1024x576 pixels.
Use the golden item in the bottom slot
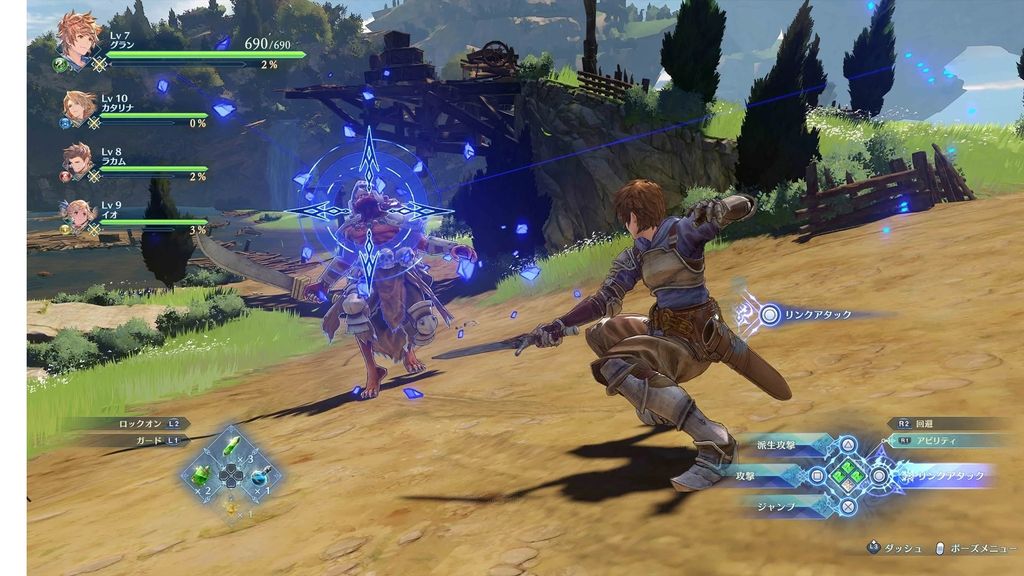point(232,503)
